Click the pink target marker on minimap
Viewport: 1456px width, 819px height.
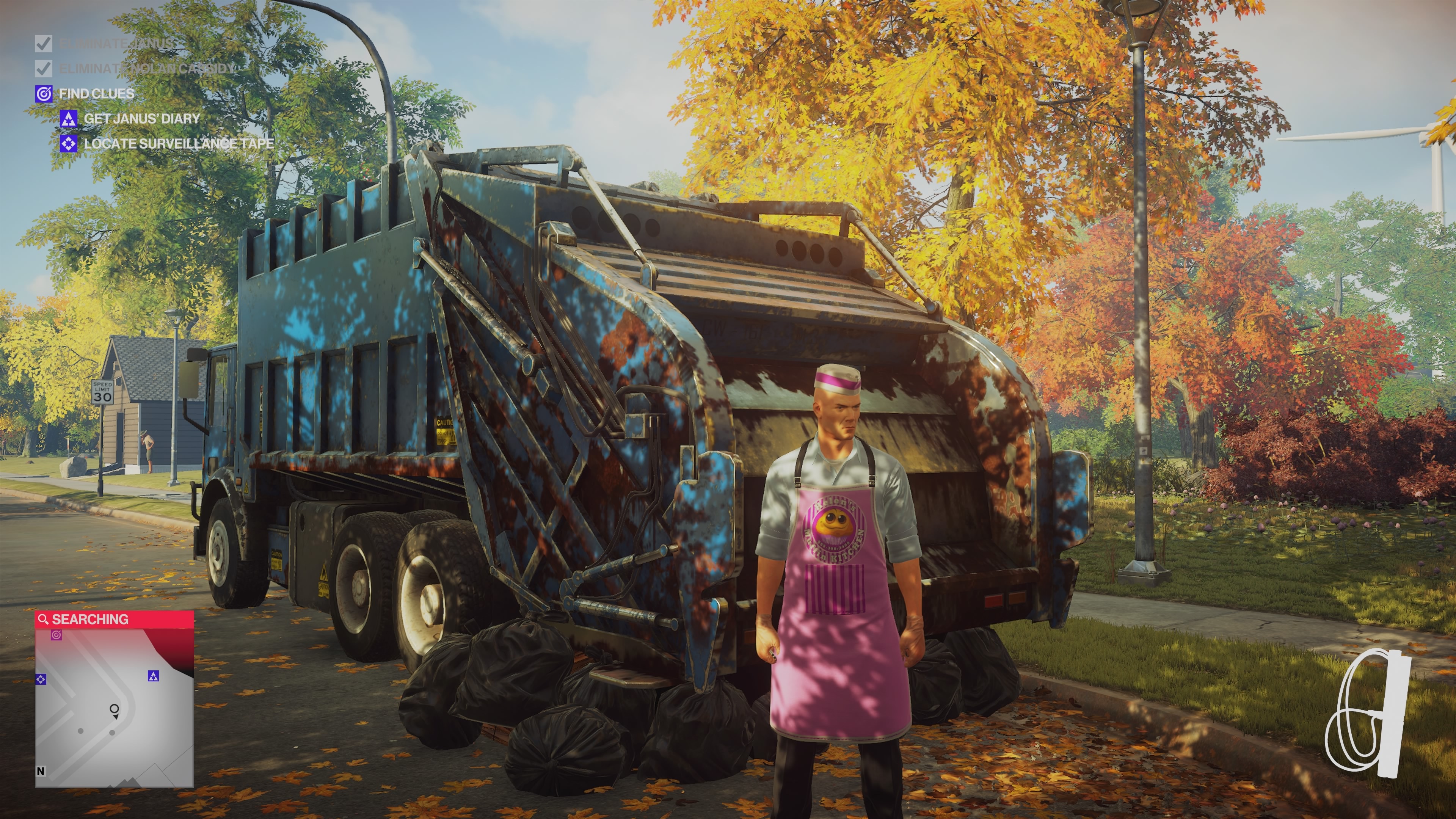56,635
